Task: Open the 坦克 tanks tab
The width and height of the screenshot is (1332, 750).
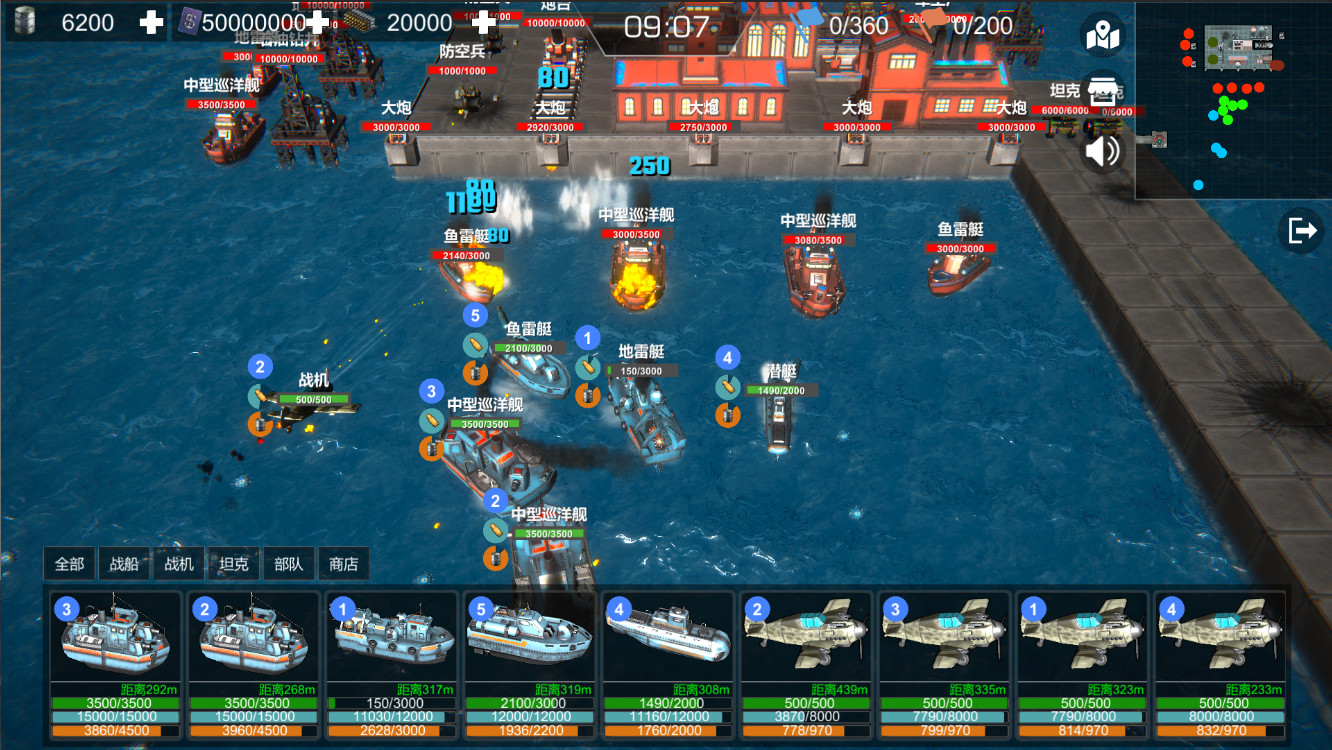Action: tap(232, 563)
